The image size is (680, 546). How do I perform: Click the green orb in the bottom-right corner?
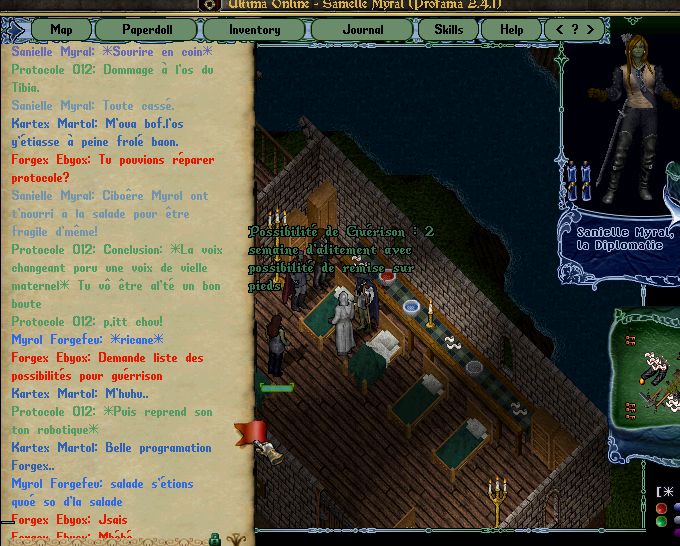pyautogui.click(x=661, y=522)
